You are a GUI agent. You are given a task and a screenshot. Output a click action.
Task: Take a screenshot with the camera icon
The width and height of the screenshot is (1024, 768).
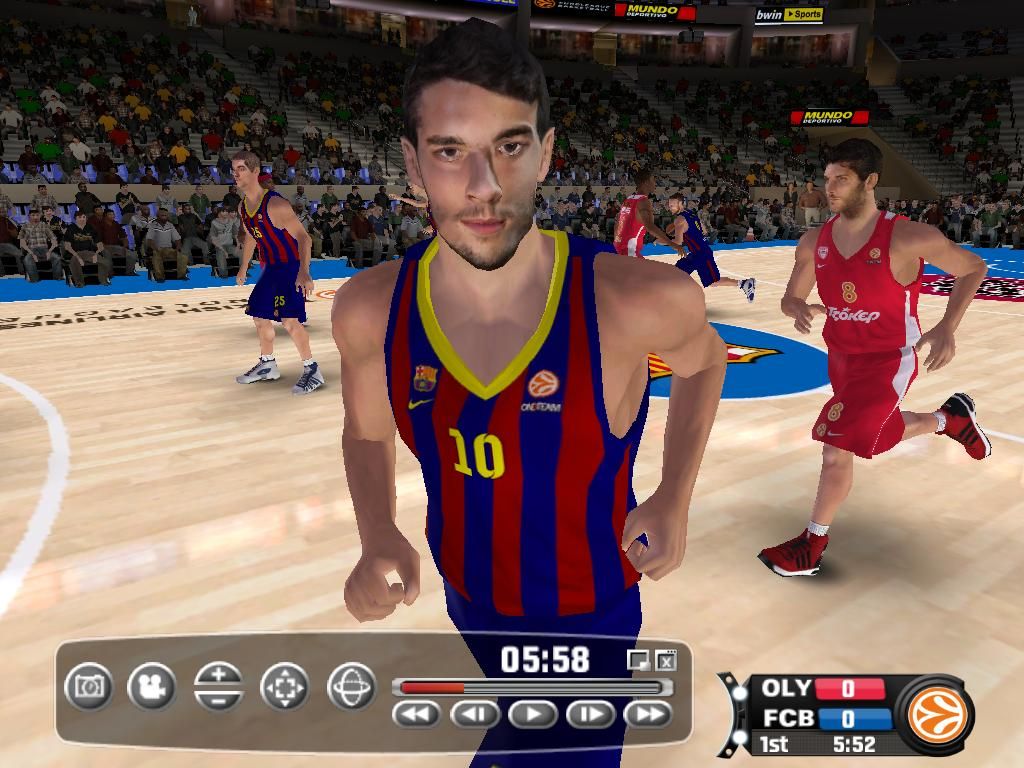coord(89,687)
